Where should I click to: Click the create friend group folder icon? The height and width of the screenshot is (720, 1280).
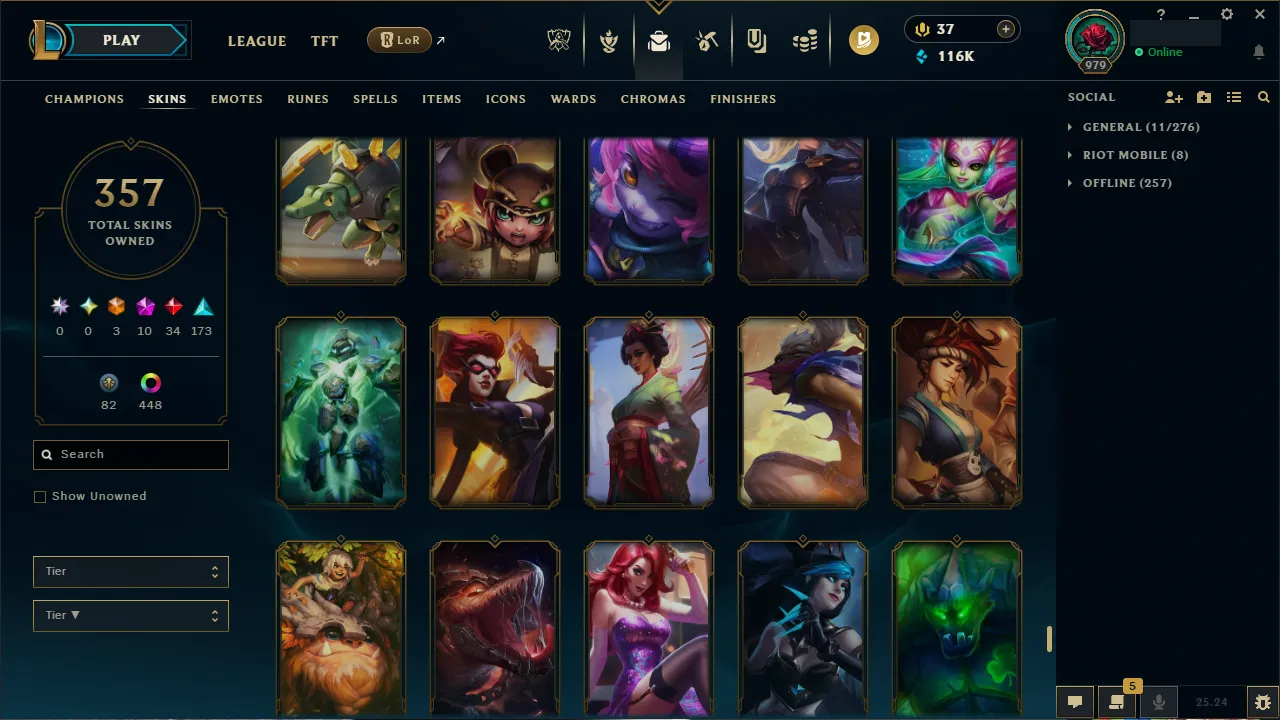tap(1203, 97)
